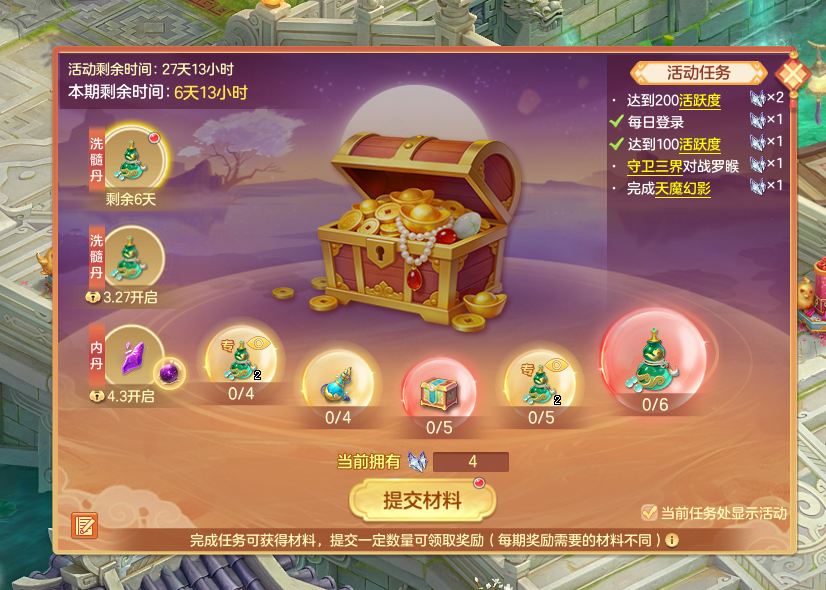
Task: Follow the 守卫三界 task link
Action: pos(654,166)
